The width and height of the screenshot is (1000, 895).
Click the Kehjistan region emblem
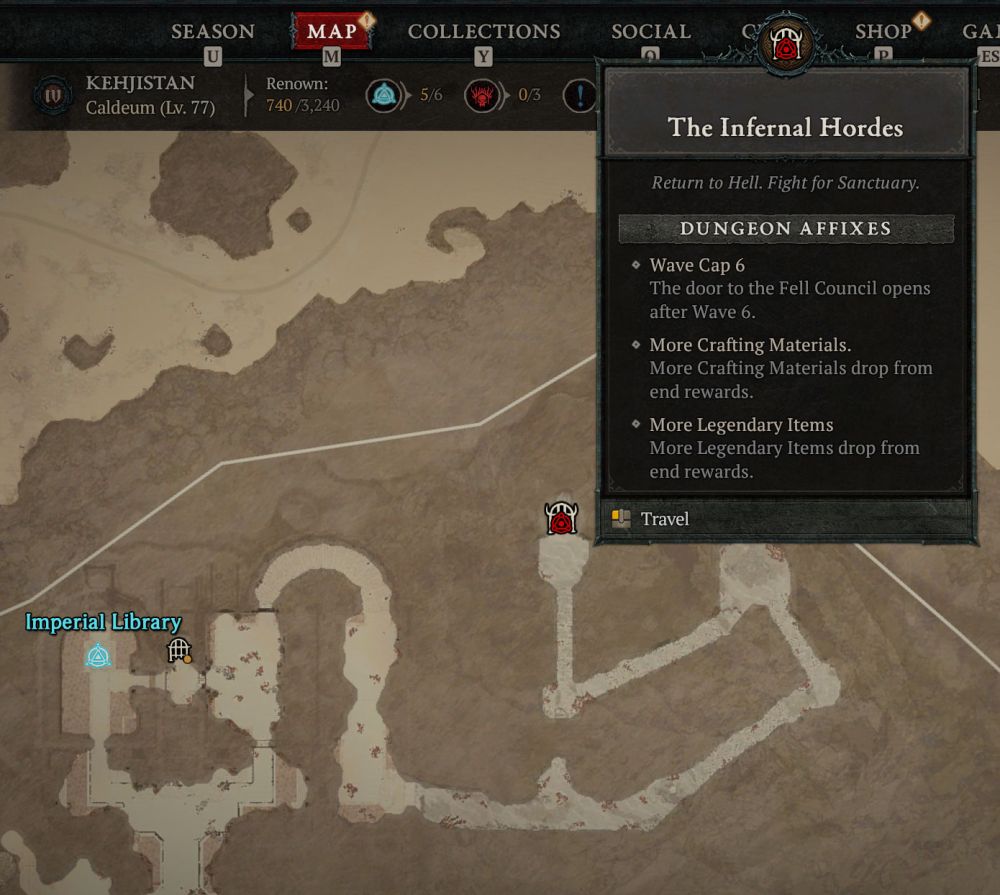[x=52, y=95]
